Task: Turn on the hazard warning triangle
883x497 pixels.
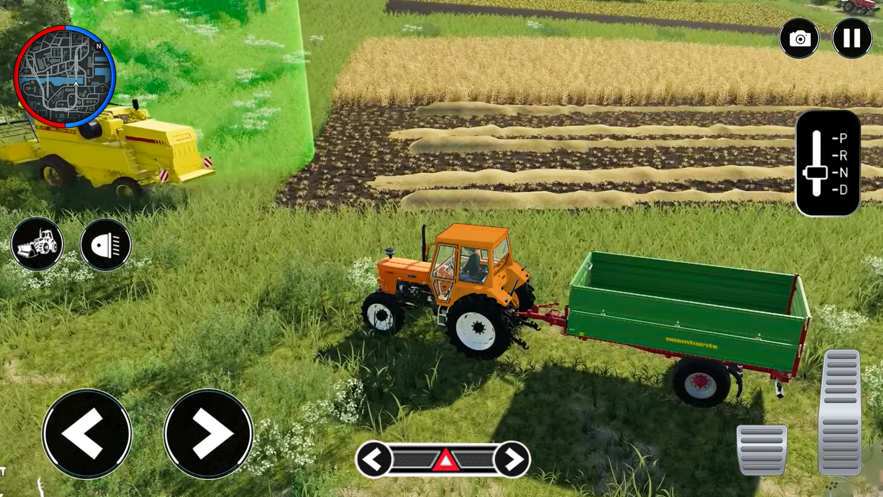Action: point(444,460)
